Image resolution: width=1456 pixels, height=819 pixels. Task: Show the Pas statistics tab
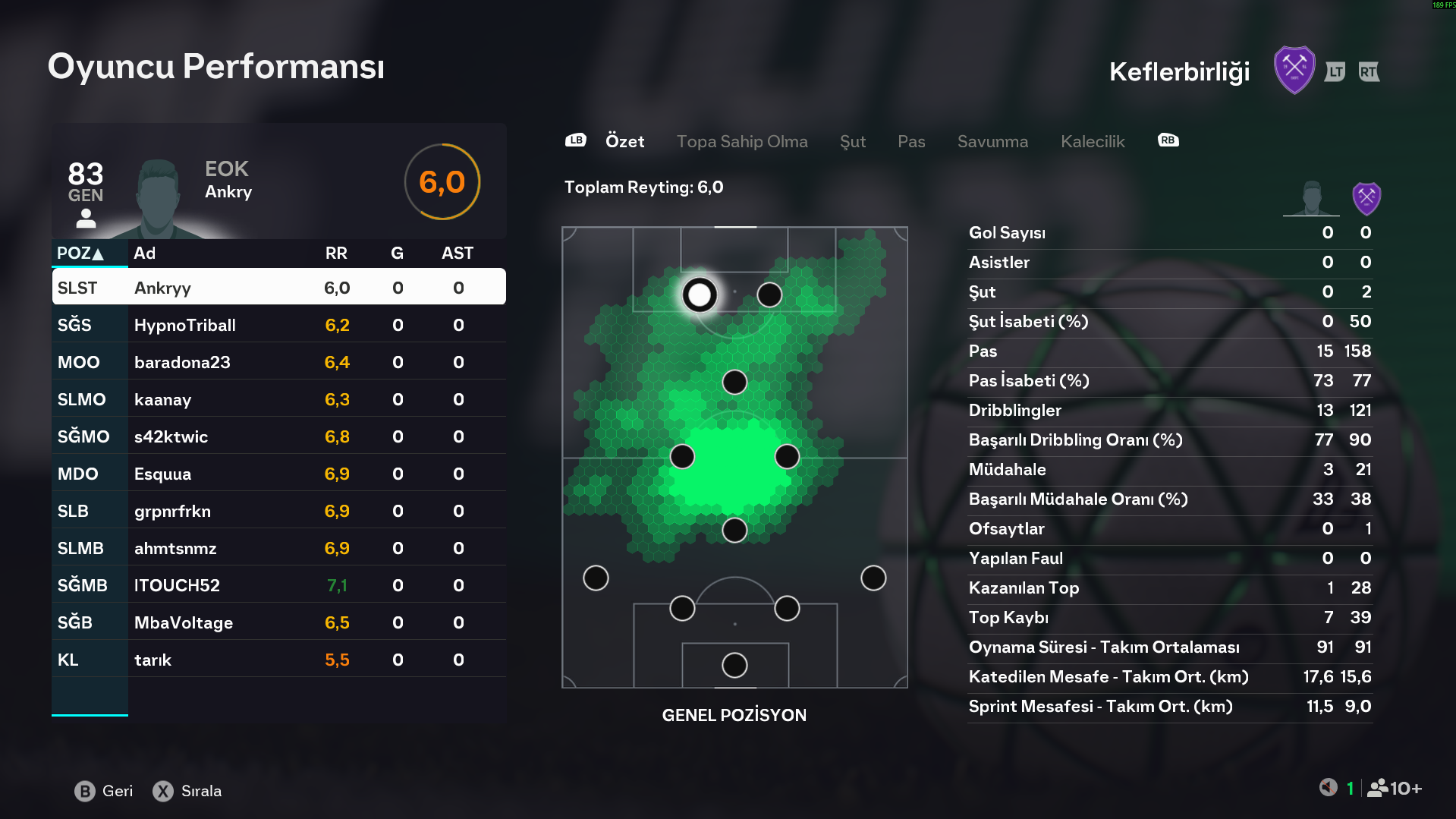pos(910,142)
